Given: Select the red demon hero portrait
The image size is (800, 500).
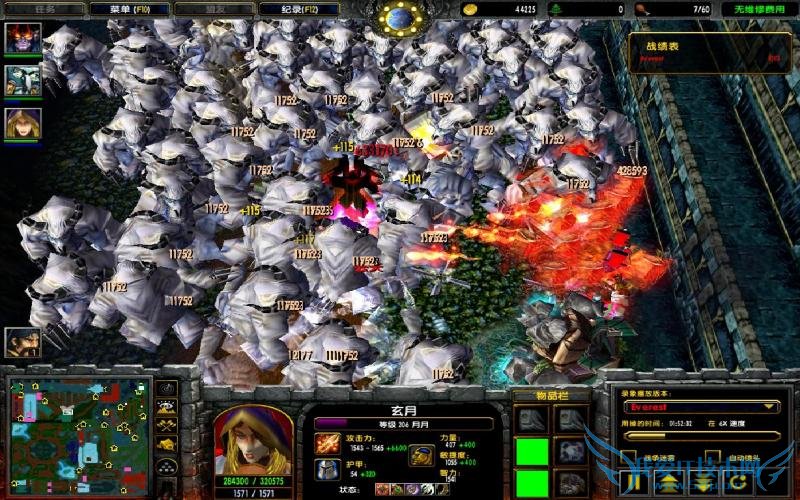Looking at the screenshot, I should [22, 38].
